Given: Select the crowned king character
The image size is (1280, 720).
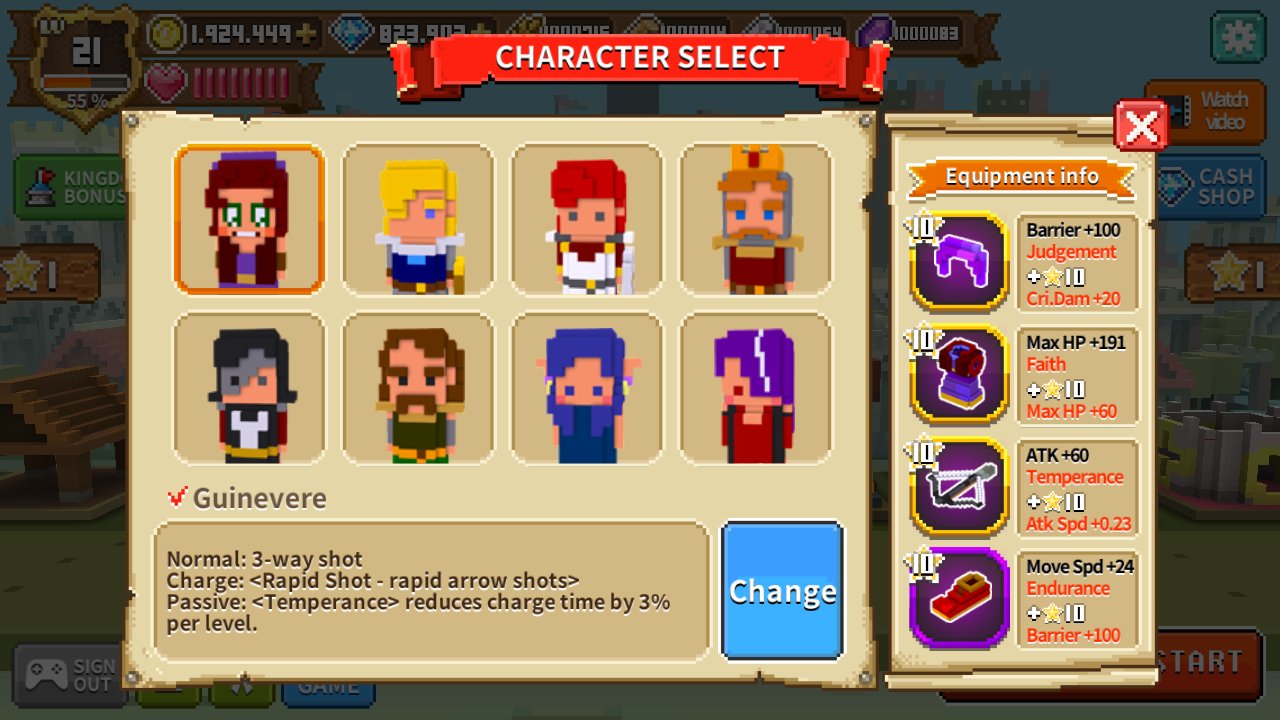Looking at the screenshot, I should pos(756,219).
